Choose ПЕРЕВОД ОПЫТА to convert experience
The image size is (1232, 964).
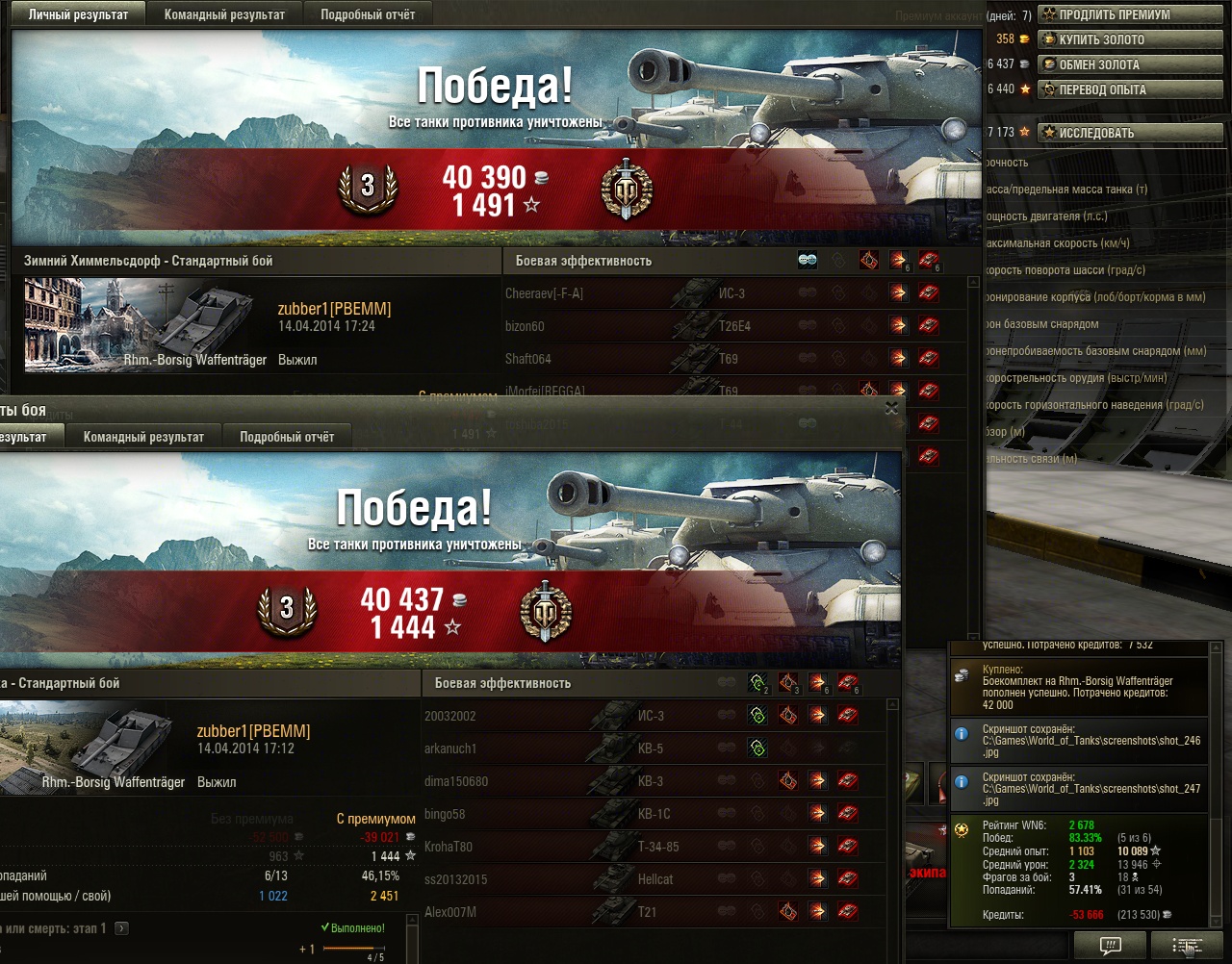coord(1133,89)
